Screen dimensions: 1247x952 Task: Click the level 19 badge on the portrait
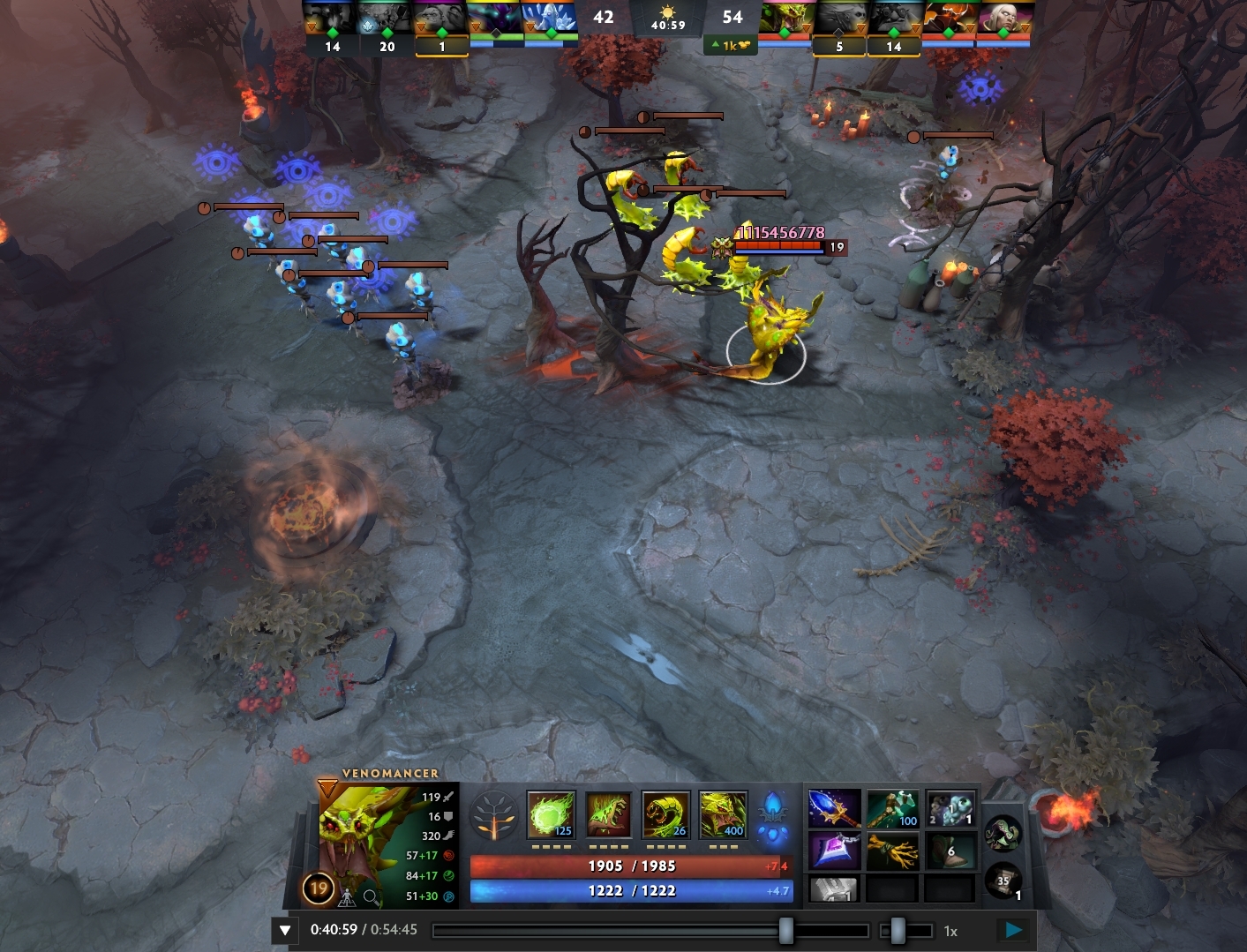(x=318, y=888)
